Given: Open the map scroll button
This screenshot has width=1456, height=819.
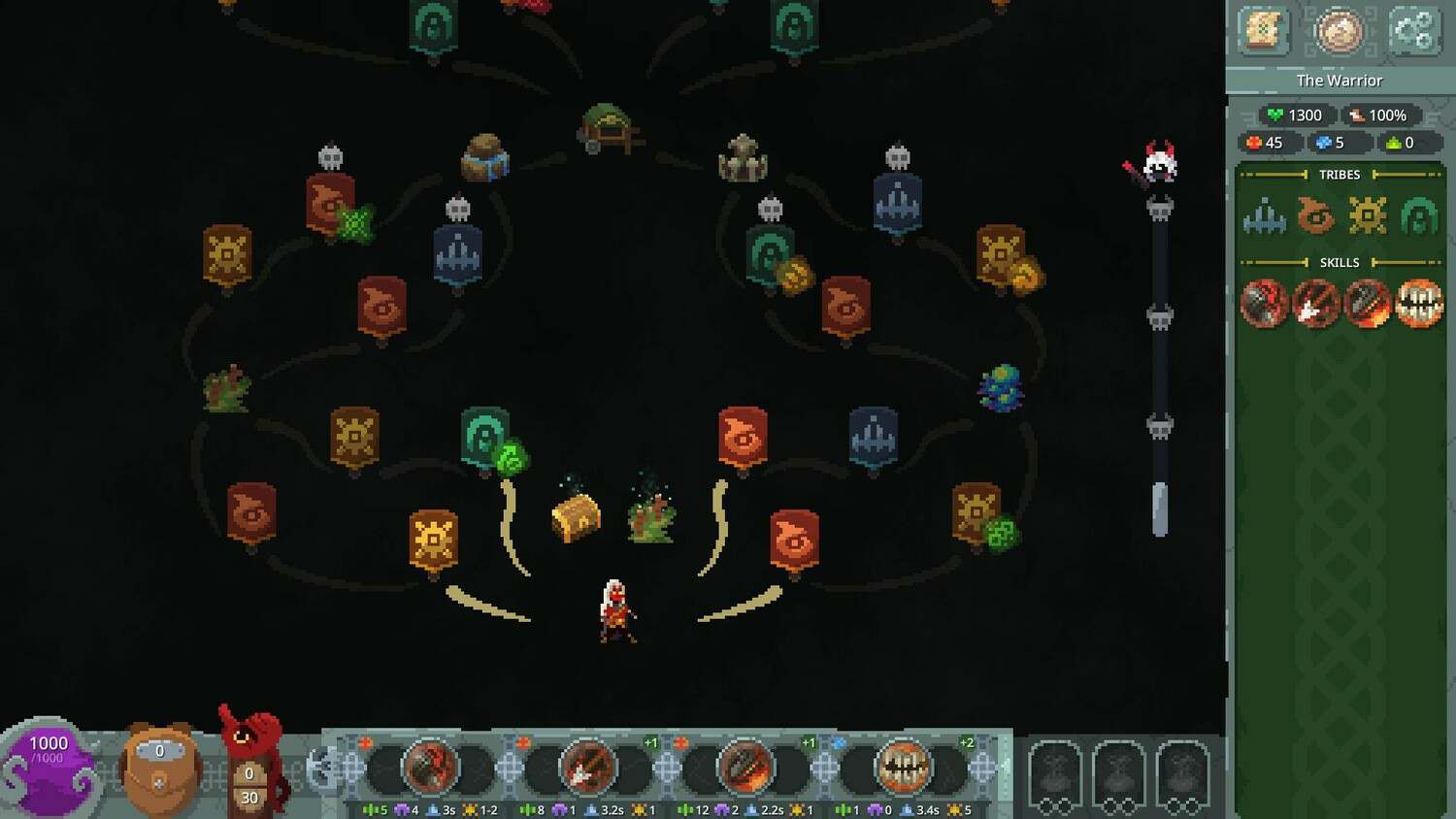Looking at the screenshot, I should 1263,32.
